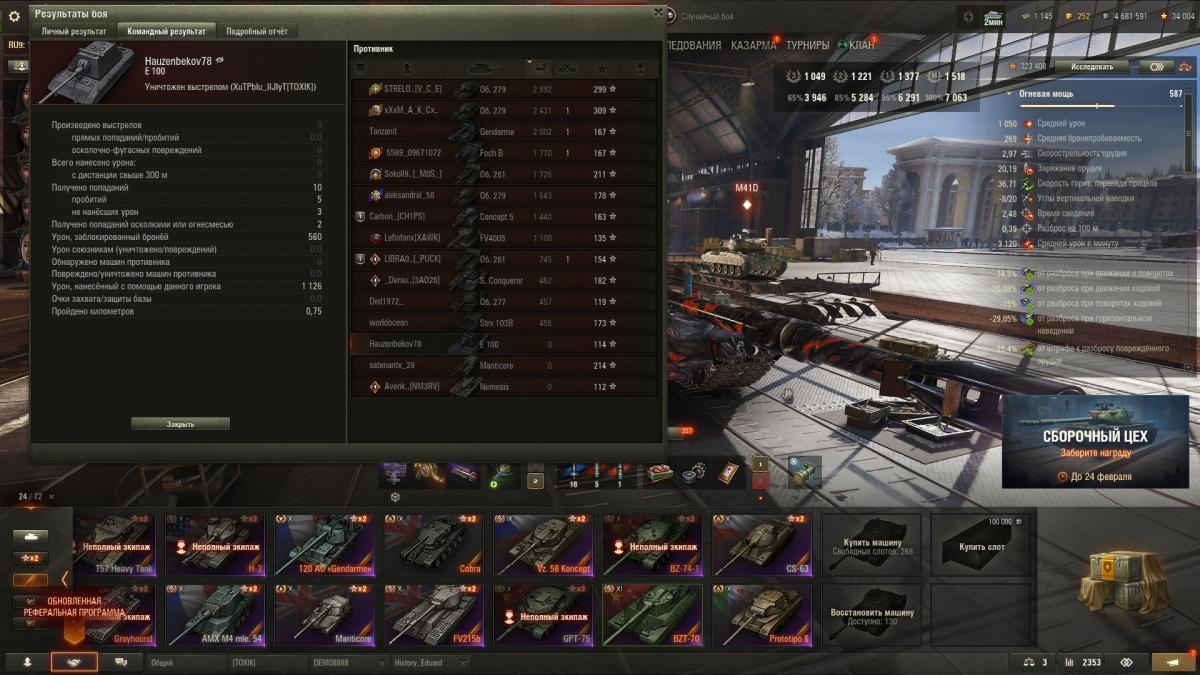Open the Турниры menu
Image resolution: width=1200 pixels, height=675 pixels.
807,45
